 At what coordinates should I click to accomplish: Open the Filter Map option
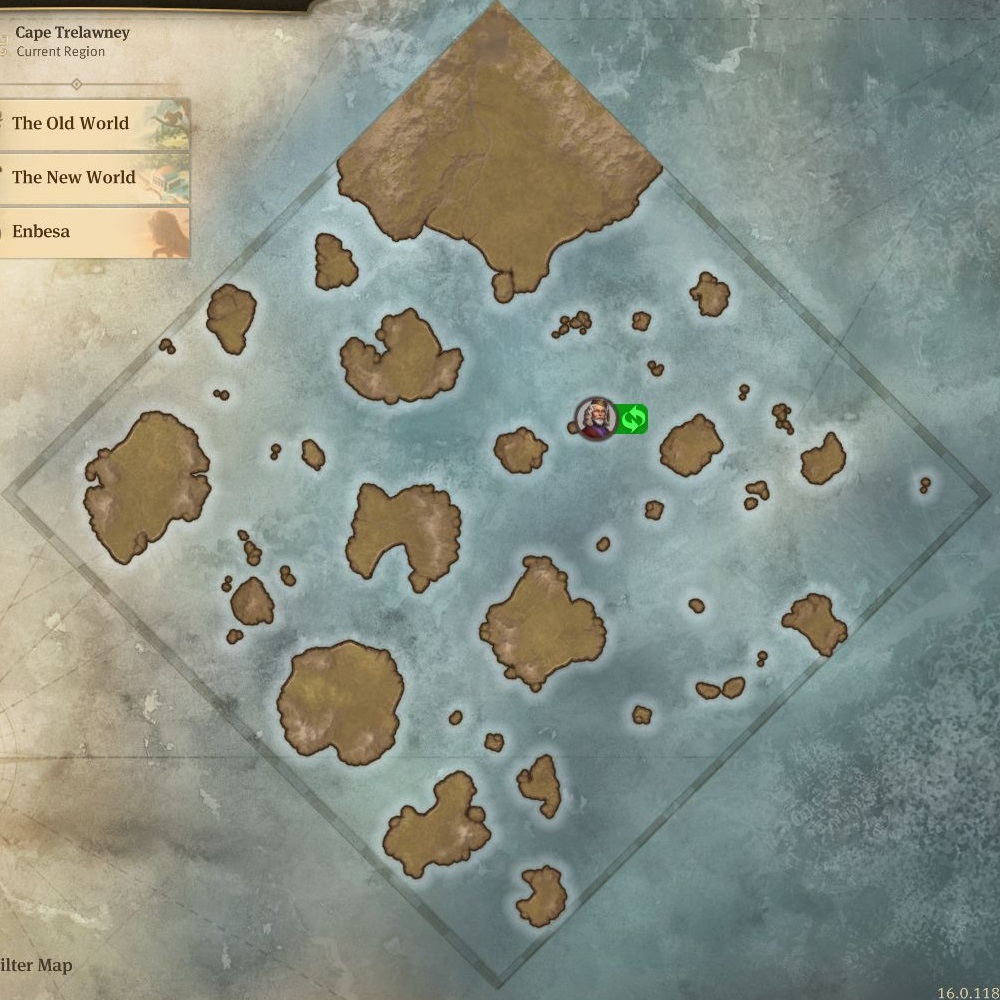pos(38,965)
